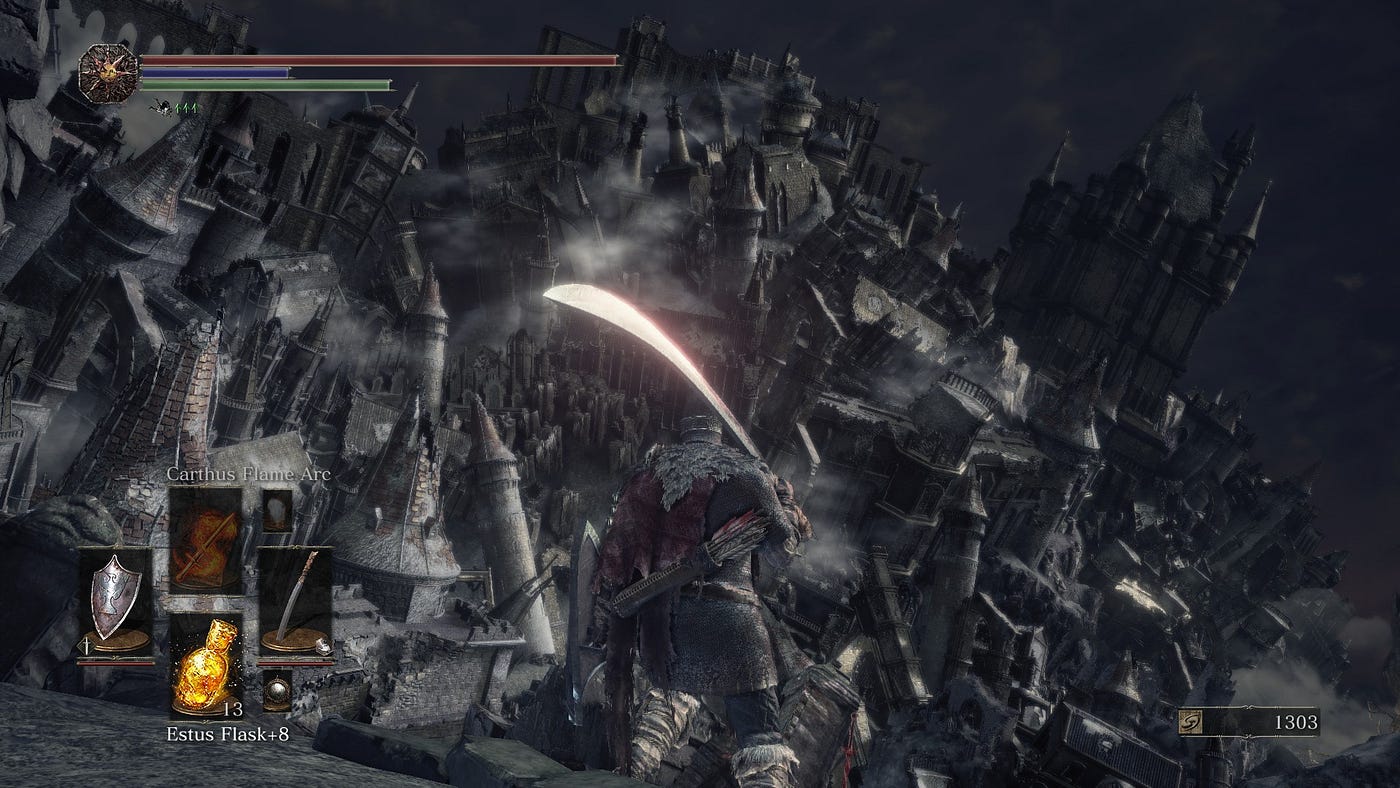Image resolution: width=1400 pixels, height=788 pixels.
Task: Select the left-hand shield slot
Action: click(117, 602)
